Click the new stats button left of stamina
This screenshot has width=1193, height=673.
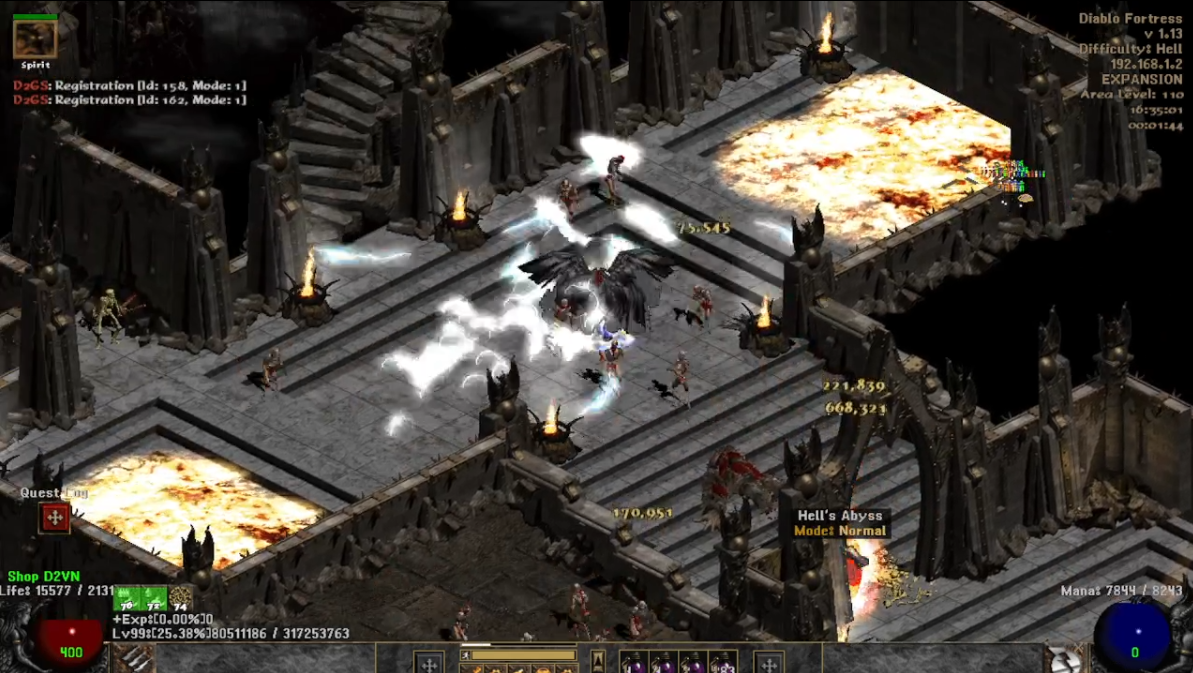click(429, 663)
